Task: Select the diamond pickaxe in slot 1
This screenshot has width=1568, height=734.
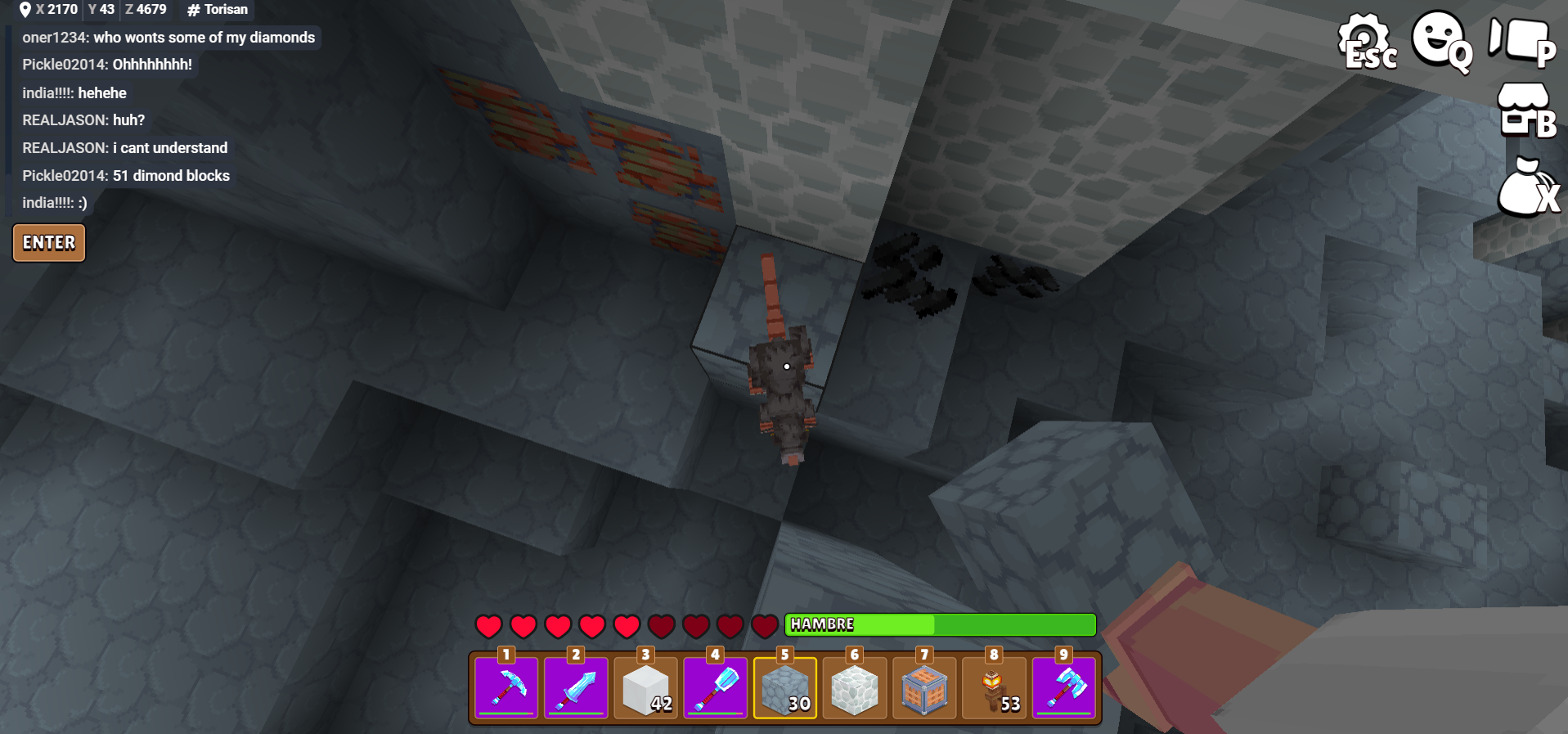Action: coord(506,687)
